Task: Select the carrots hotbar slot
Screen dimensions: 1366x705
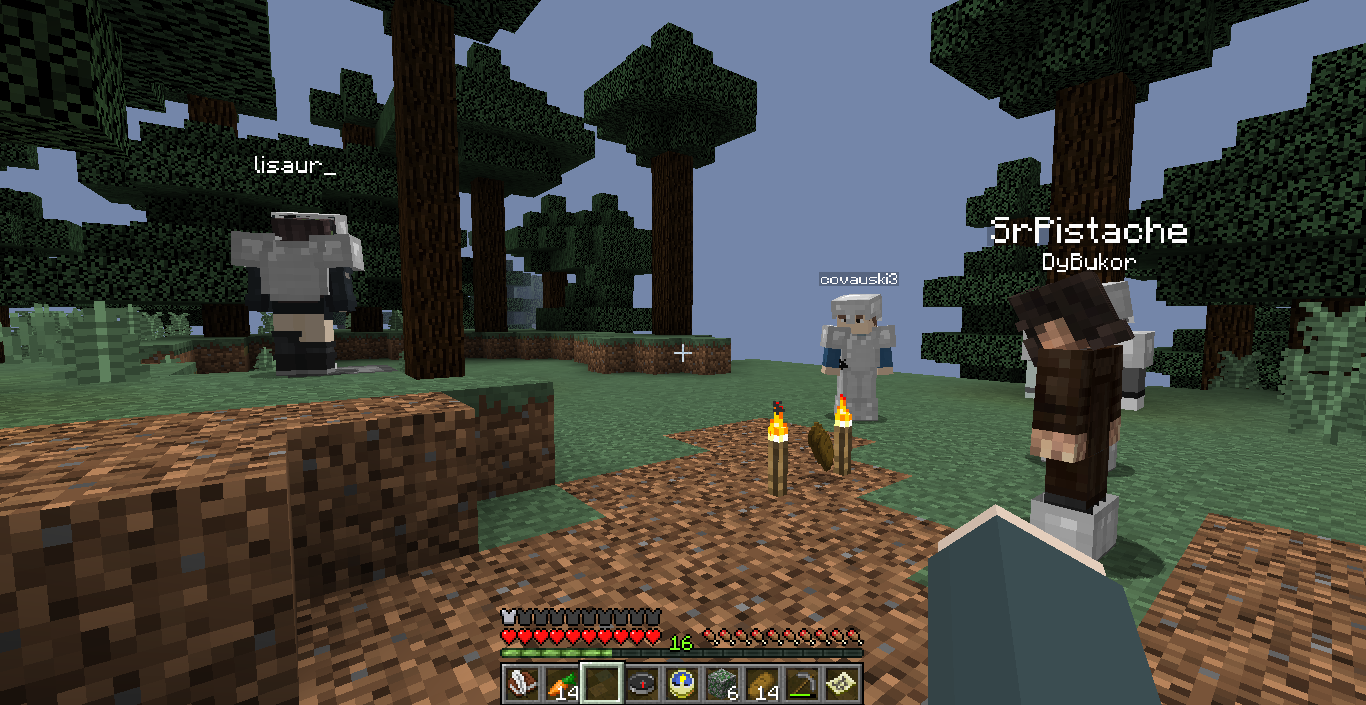Action: pos(561,684)
